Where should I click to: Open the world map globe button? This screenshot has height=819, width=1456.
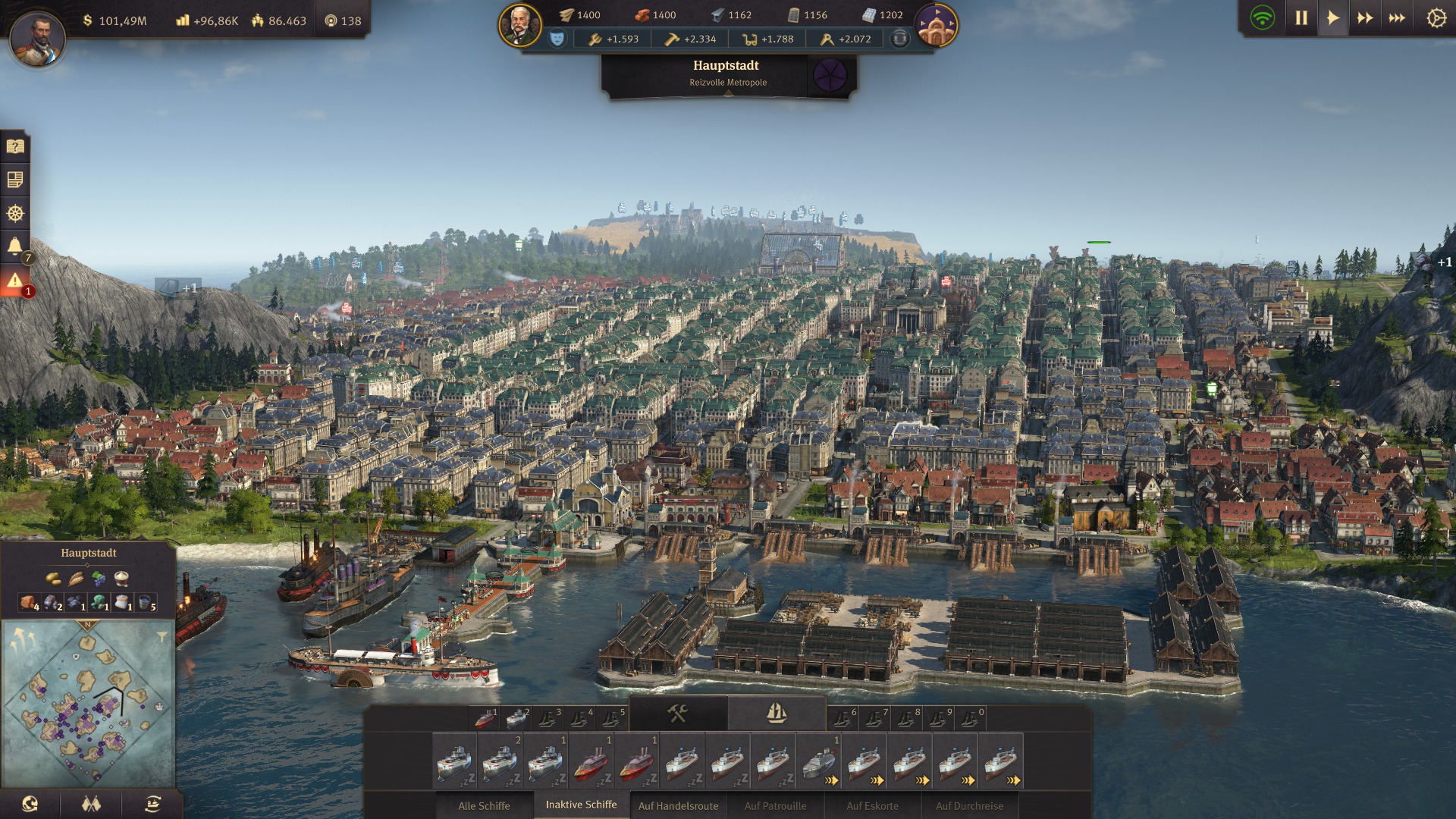click(30, 804)
